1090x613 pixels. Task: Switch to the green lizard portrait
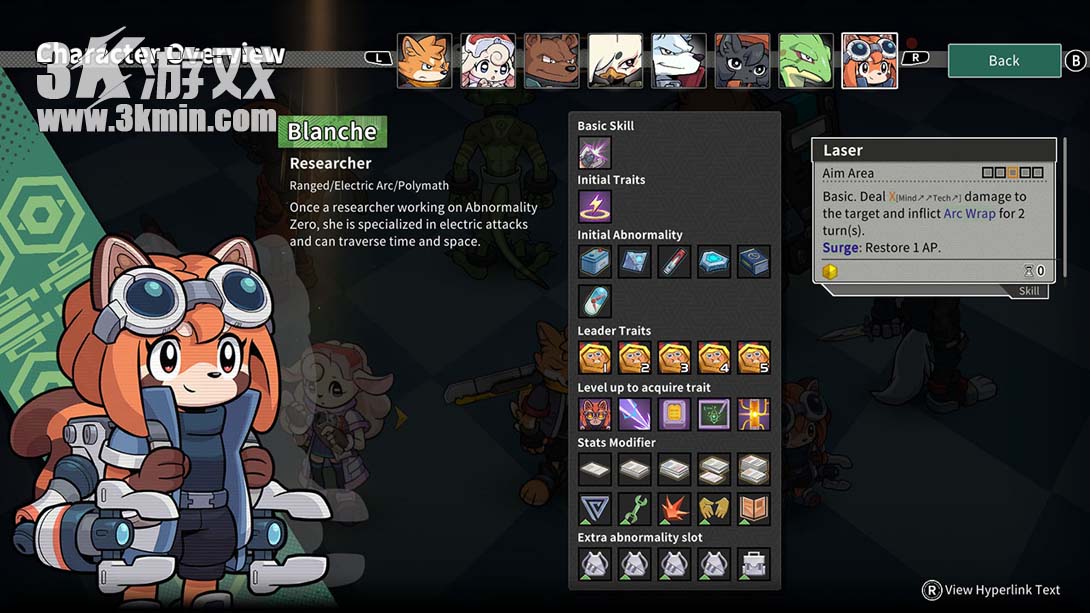[x=806, y=61]
